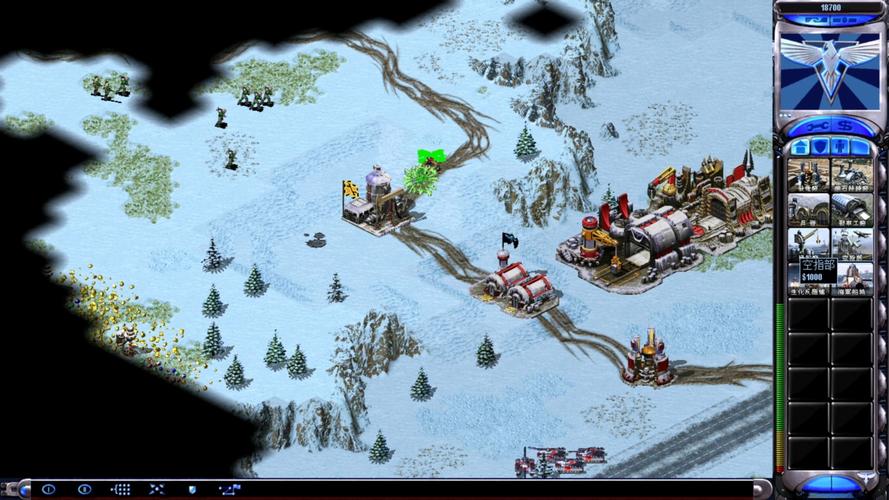889x500 pixels.
Task: Choose the barracks build icon
Action: coord(808,210)
